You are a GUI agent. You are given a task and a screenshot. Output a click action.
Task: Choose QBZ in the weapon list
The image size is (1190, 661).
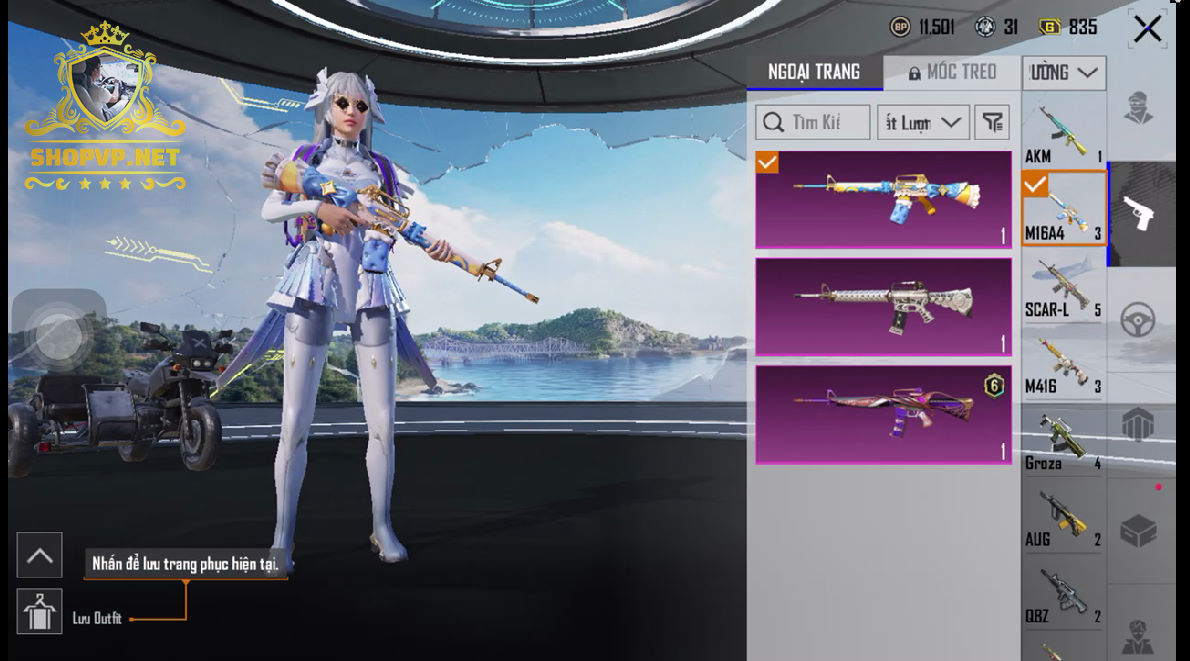(x=1063, y=595)
